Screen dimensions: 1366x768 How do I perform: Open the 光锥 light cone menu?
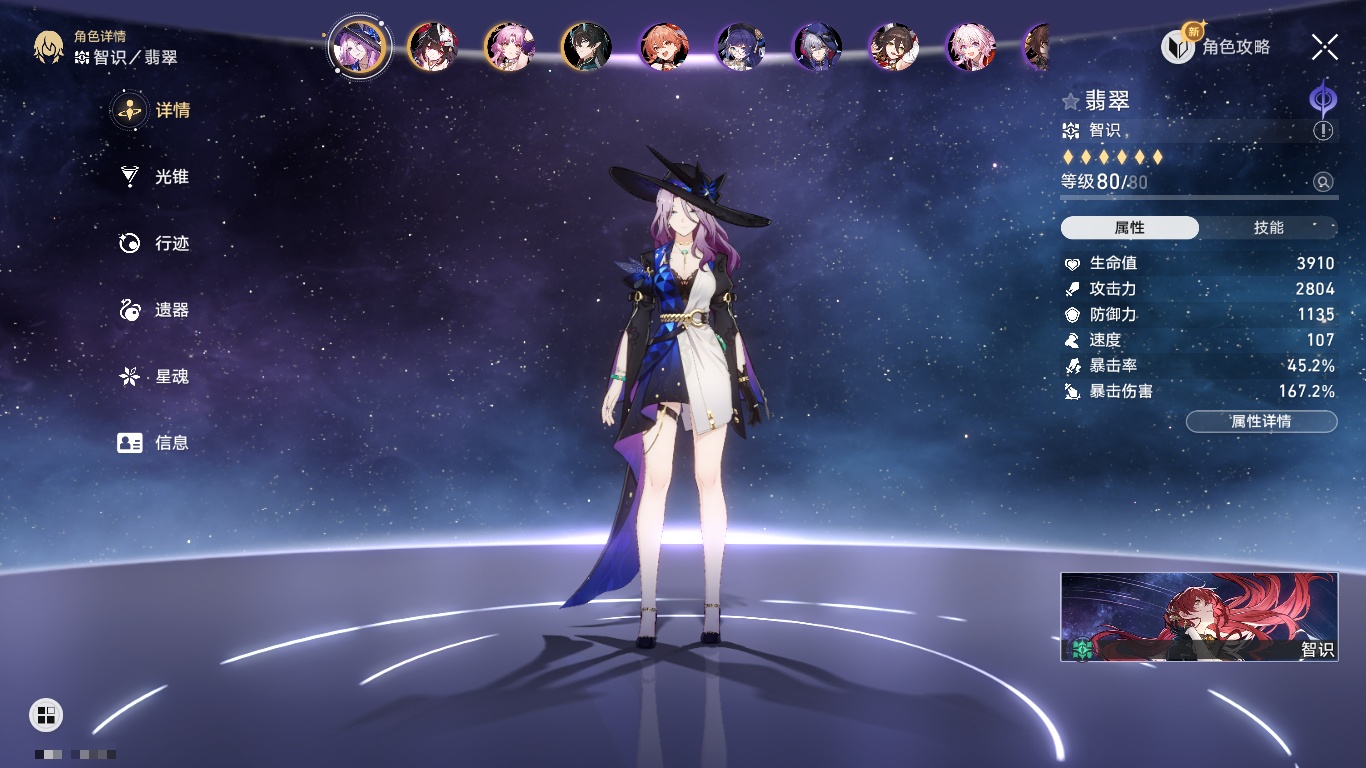point(154,177)
